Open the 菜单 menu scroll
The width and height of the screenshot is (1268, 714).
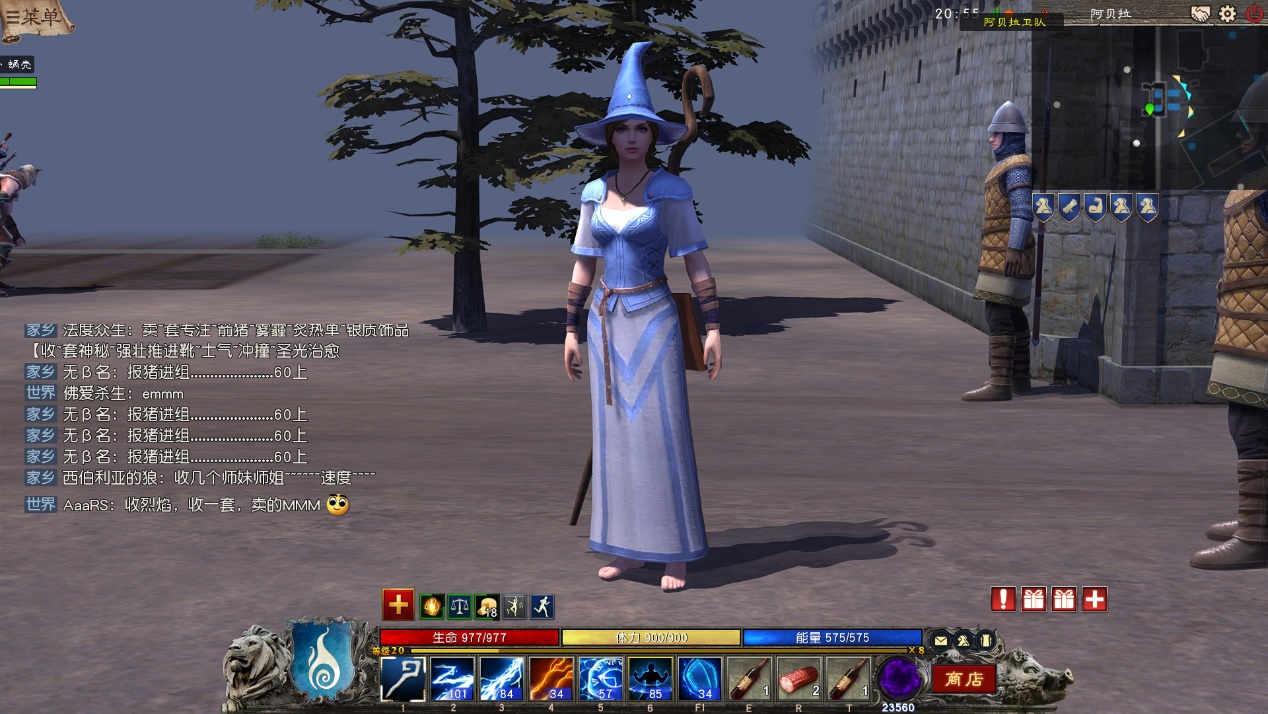(x=37, y=20)
